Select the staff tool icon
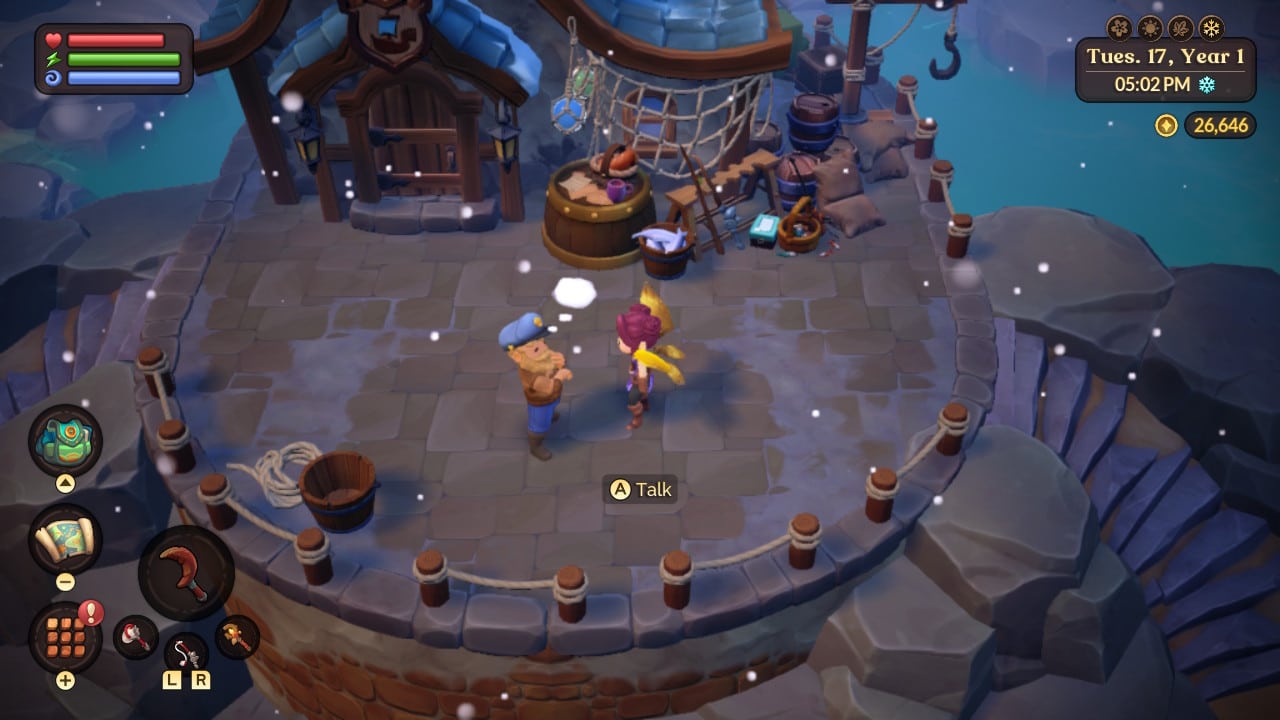Image resolution: width=1280 pixels, height=720 pixels. click(233, 633)
